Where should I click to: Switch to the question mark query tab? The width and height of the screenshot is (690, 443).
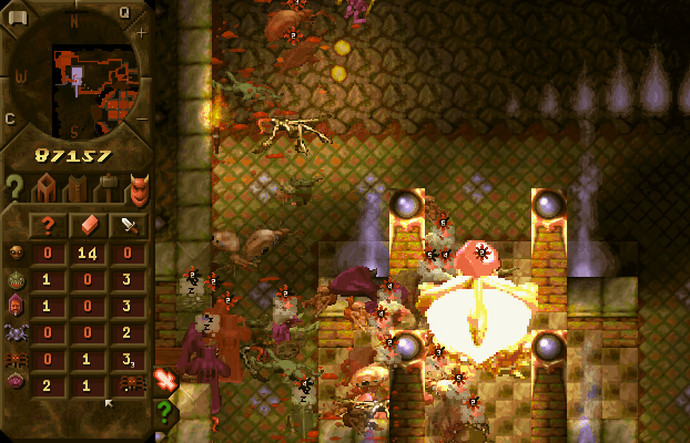pos(14,187)
